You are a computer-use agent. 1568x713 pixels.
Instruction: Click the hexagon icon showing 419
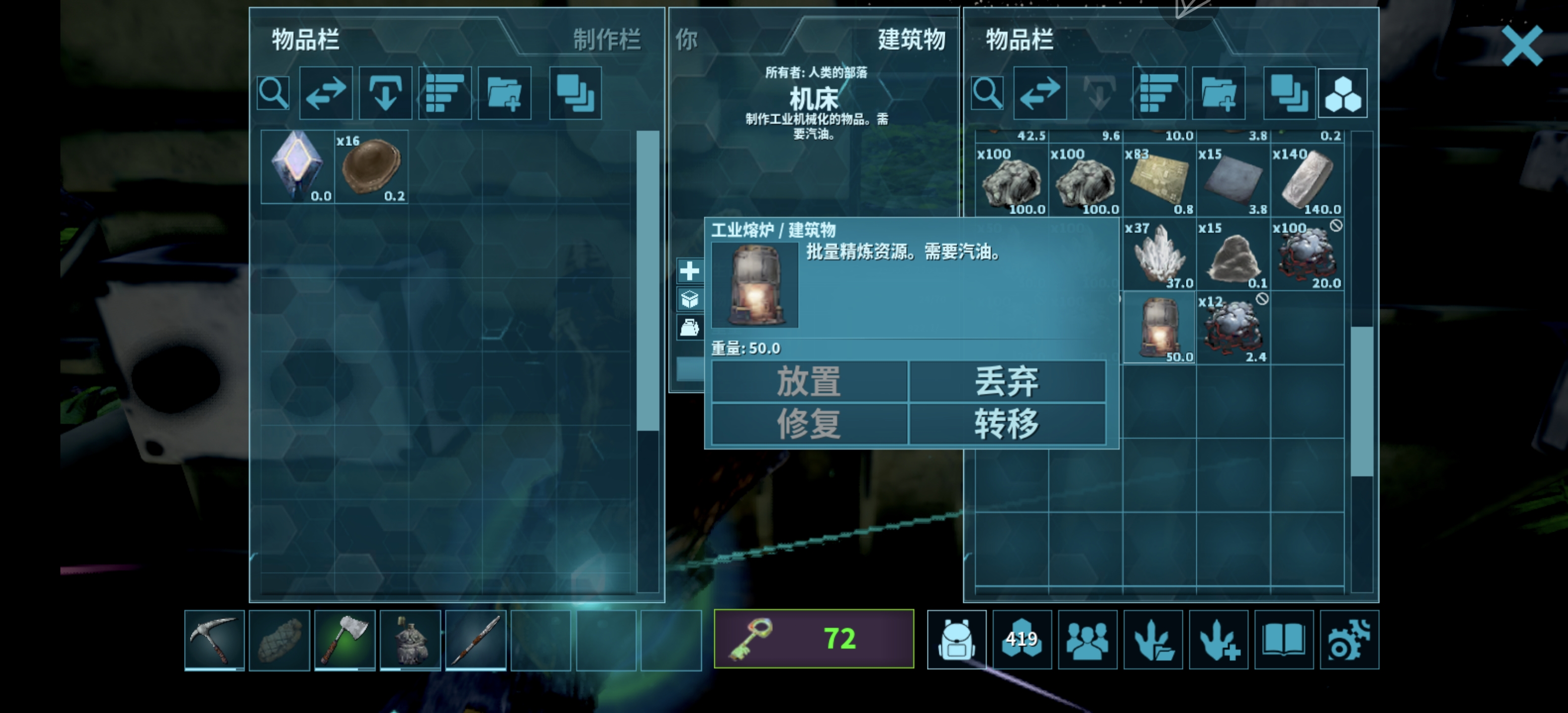[x=1023, y=639]
